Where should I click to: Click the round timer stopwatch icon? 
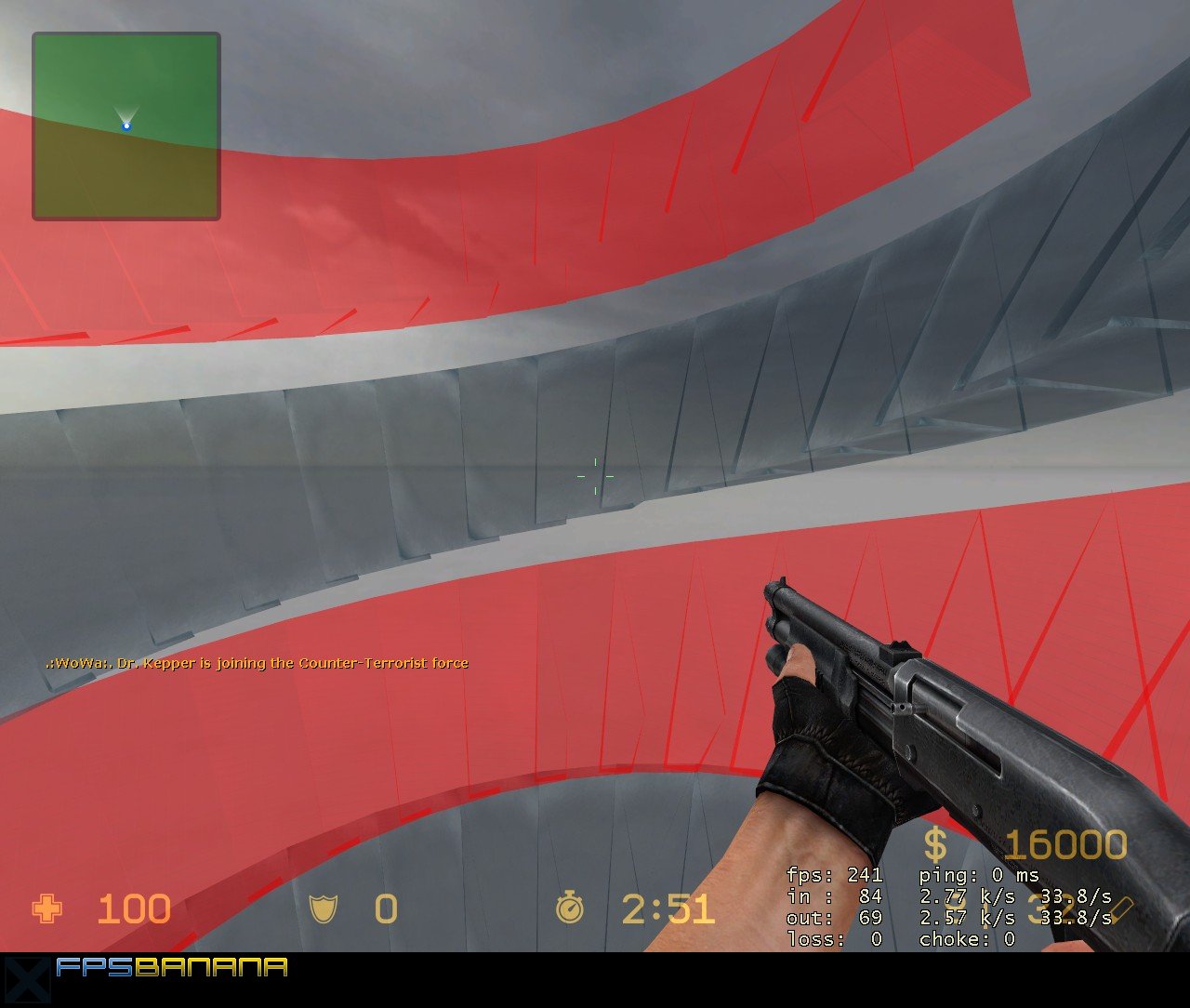coord(570,909)
